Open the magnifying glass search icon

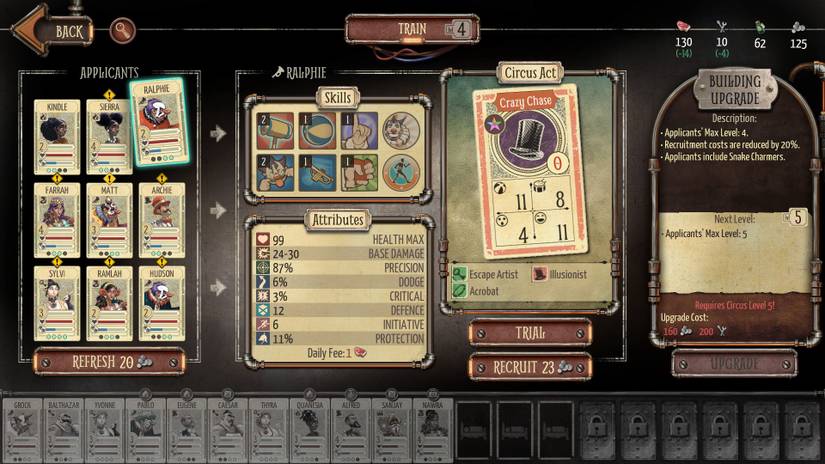tap(123, 30)
